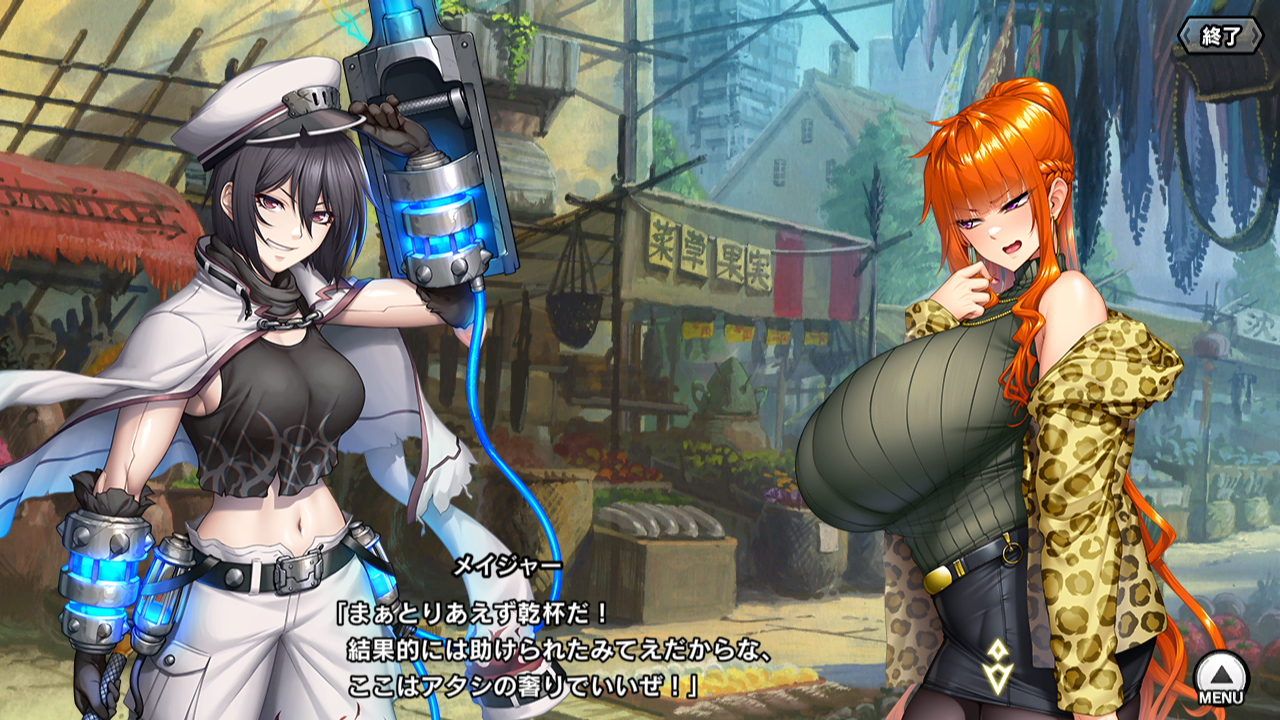This screenshot has width=1280, height=720.
Task: Open the round MENU button
Action: (1221, 677)
